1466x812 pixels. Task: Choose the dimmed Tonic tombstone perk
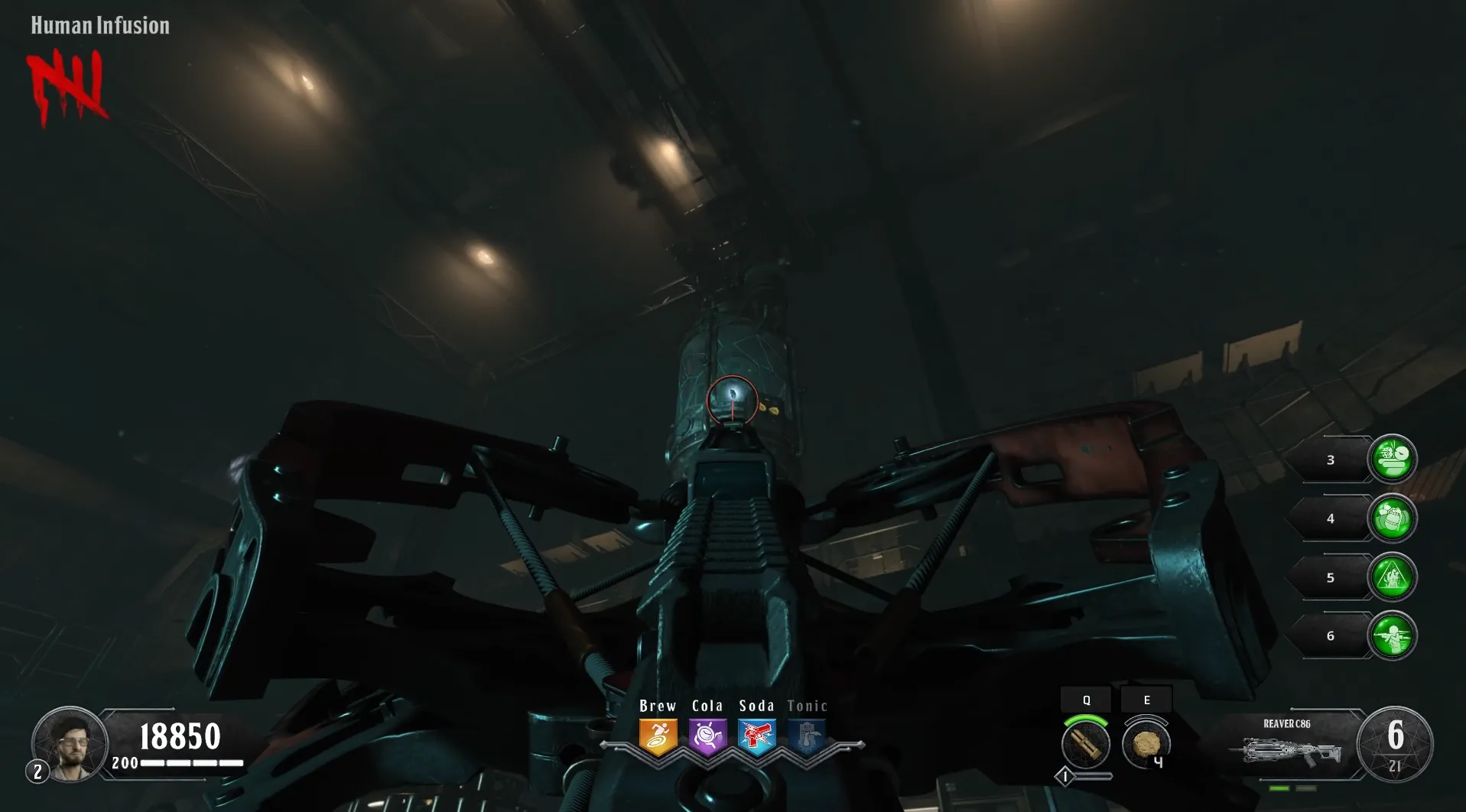[807, 736]
